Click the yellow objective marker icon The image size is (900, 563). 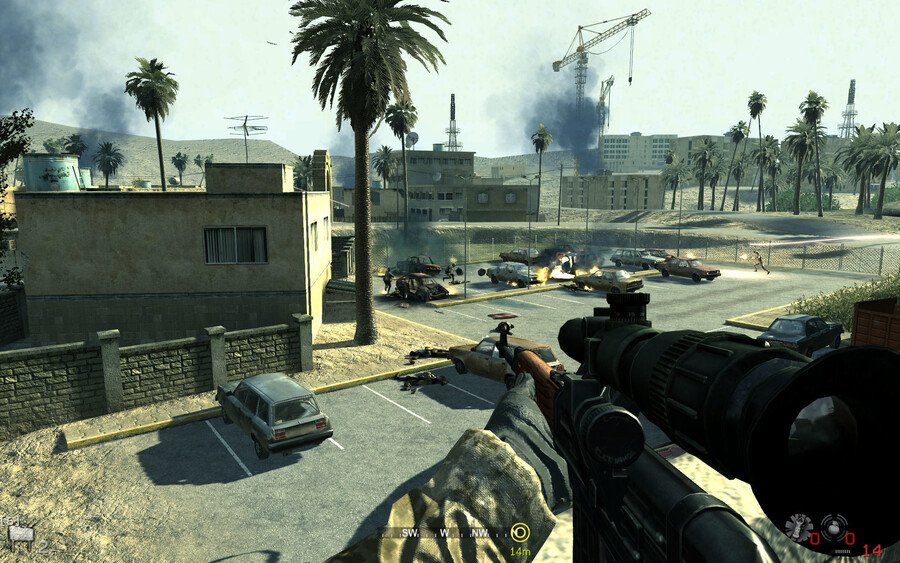tap(520, 532)
